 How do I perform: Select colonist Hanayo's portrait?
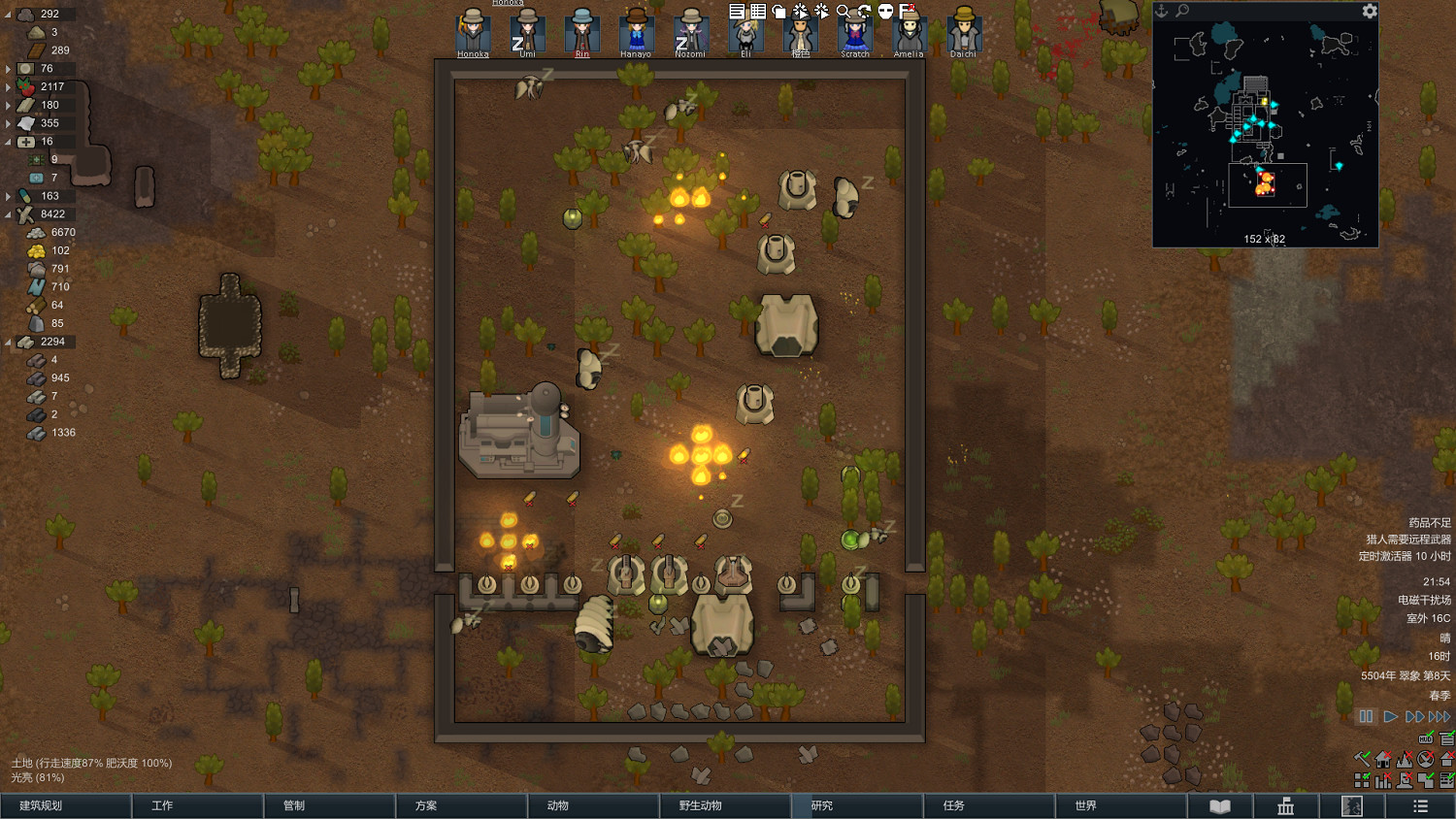pyautogui.click(x=636, y=32)
